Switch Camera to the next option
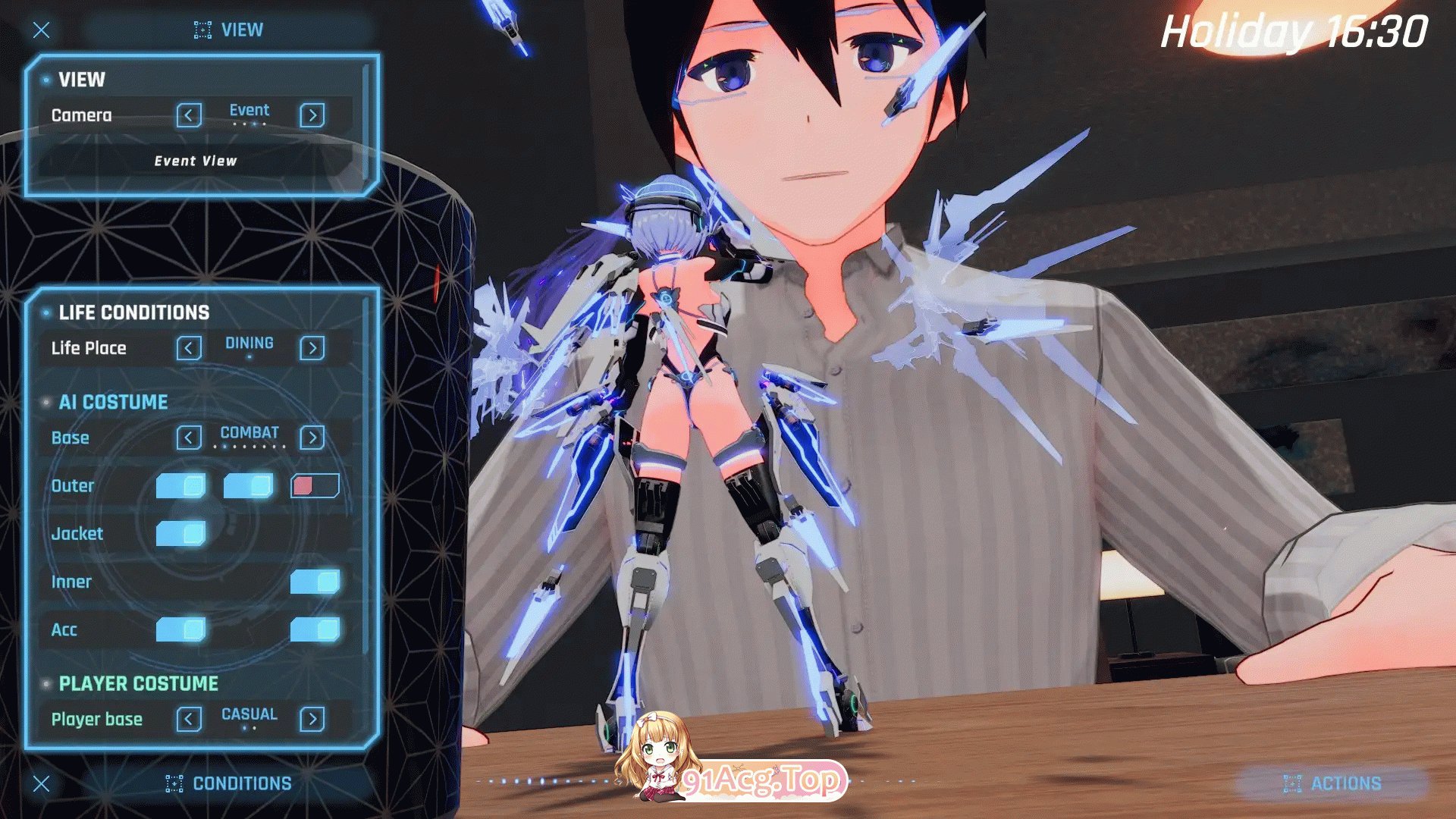This screenshot has height=819, width=1456. (312, 115)
